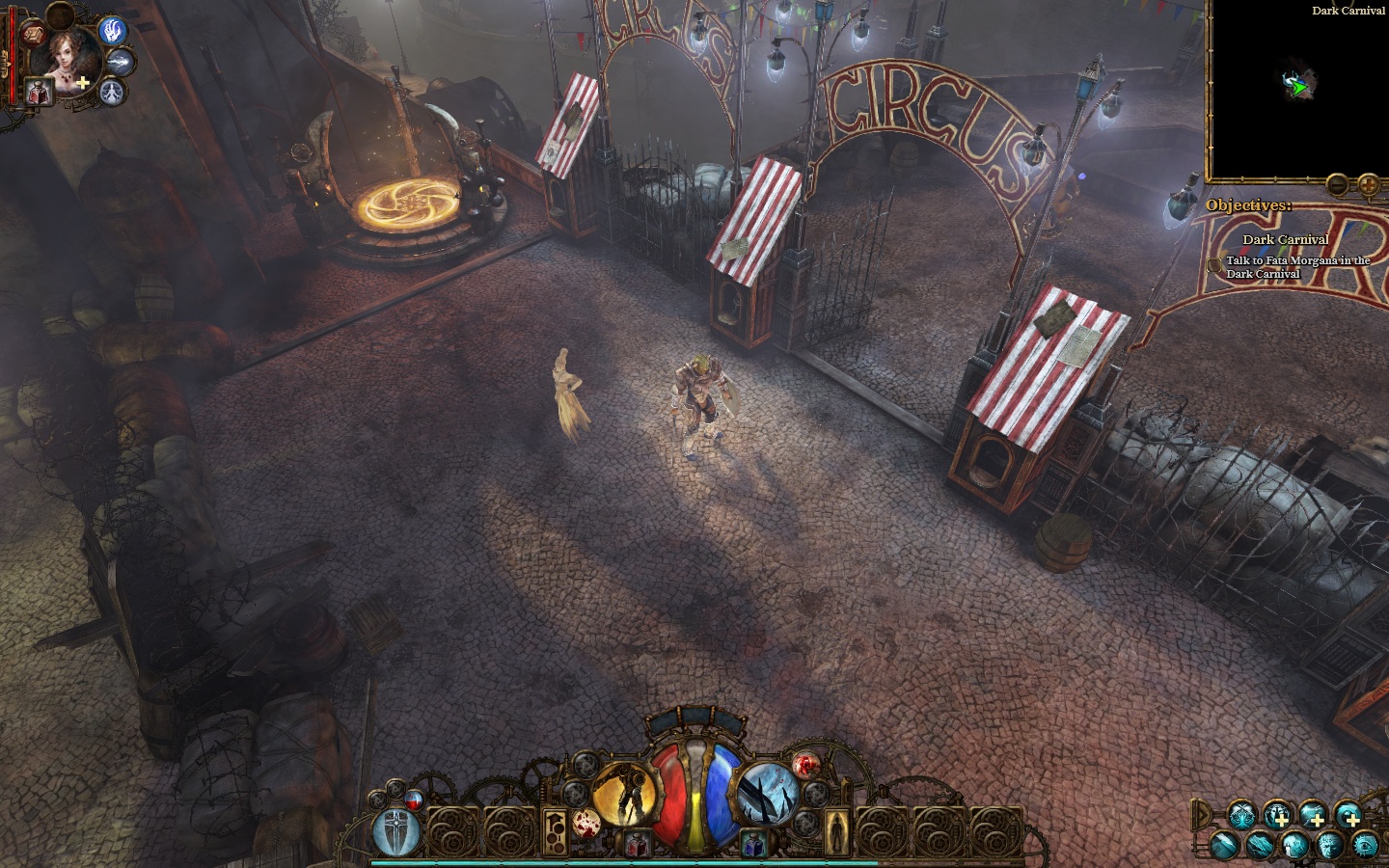
Task: Open the eye-in-sun menu icon
Action: tap(1364, 846)
